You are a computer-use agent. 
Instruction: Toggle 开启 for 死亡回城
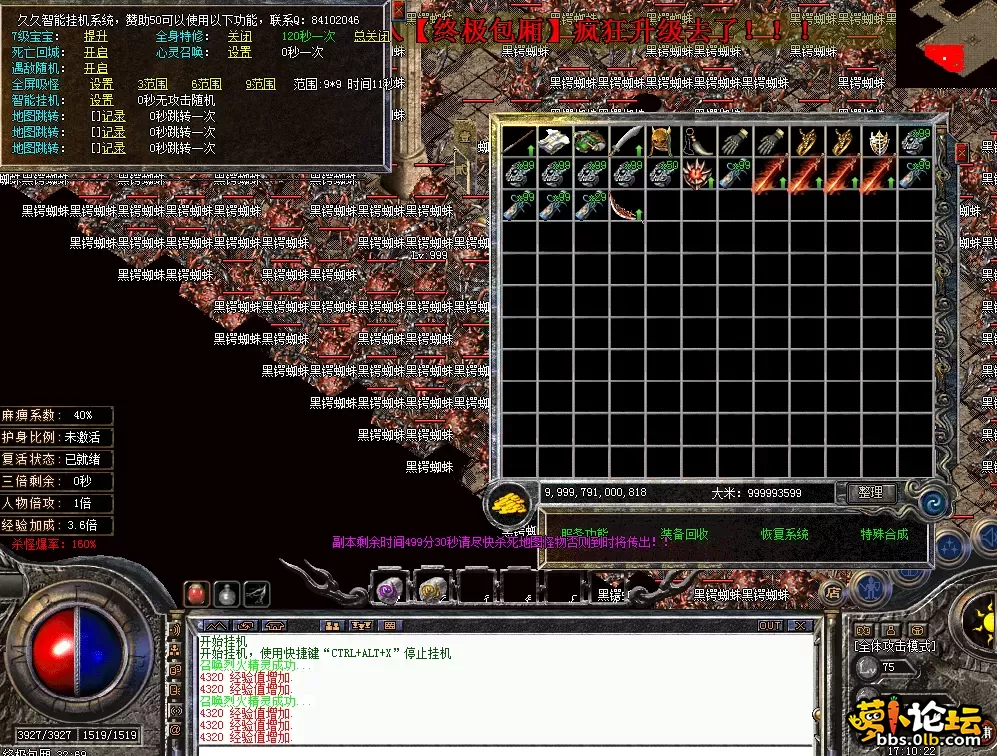(x=96, y=52)
